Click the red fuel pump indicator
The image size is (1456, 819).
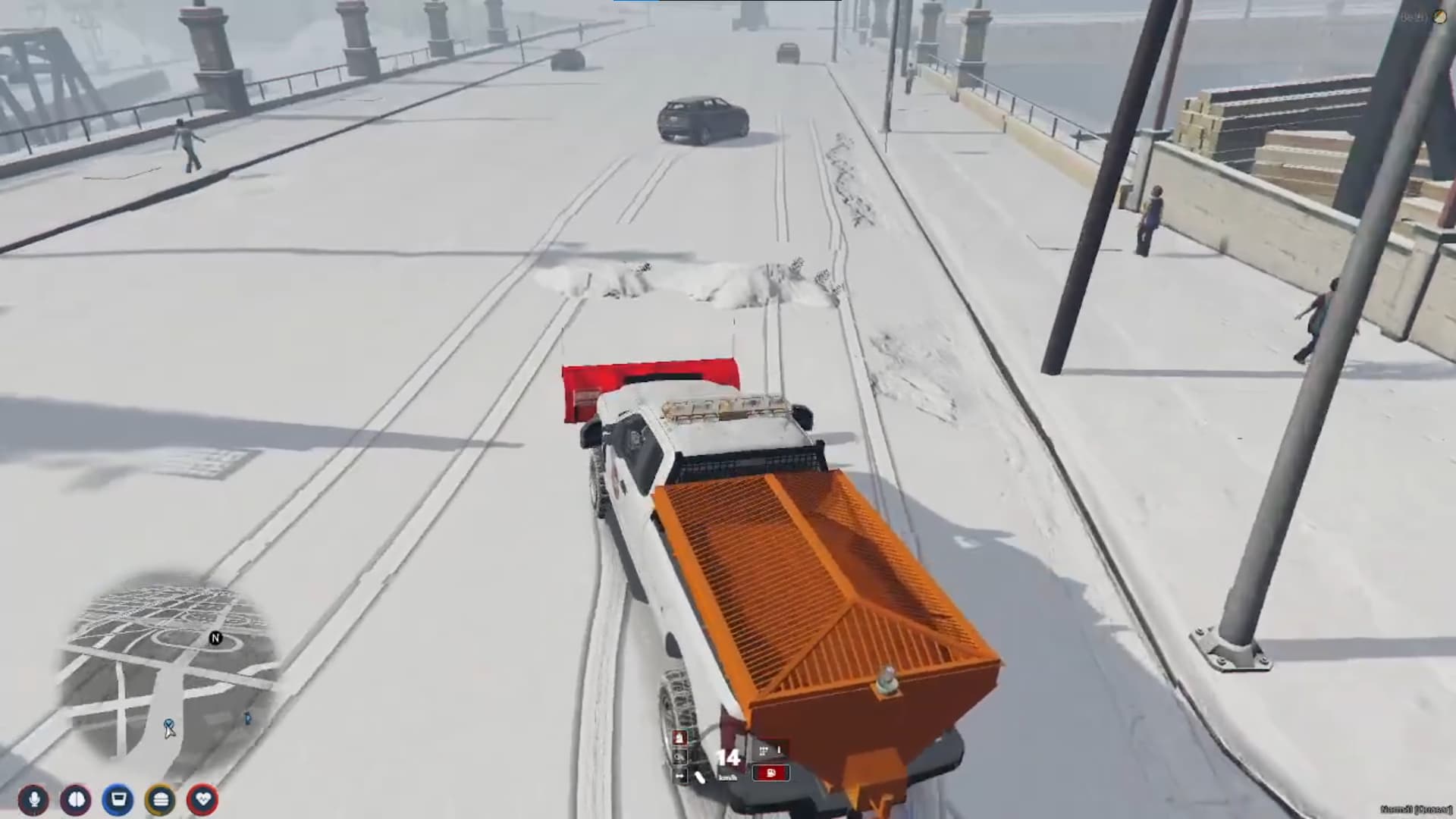point(771,773)
